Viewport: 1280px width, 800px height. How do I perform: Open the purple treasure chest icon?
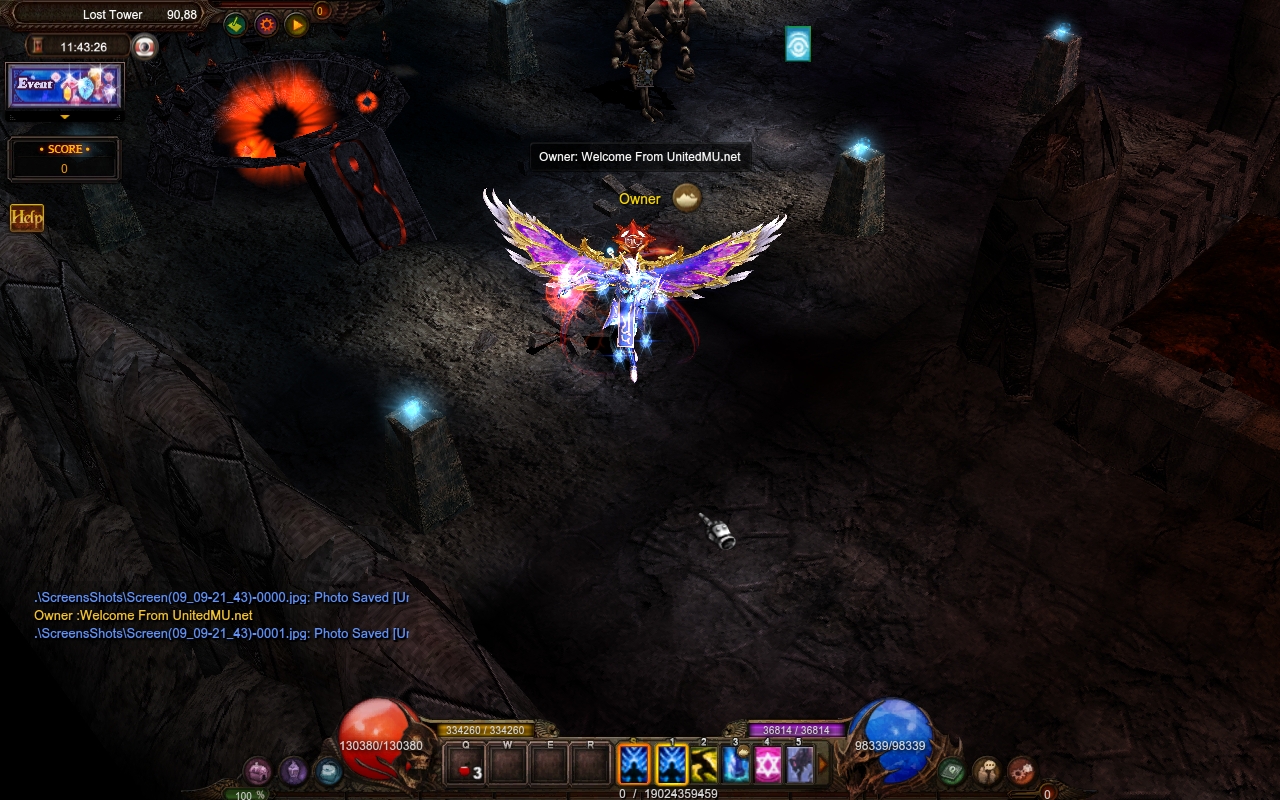pyautogui.click(x=258, y=771)
